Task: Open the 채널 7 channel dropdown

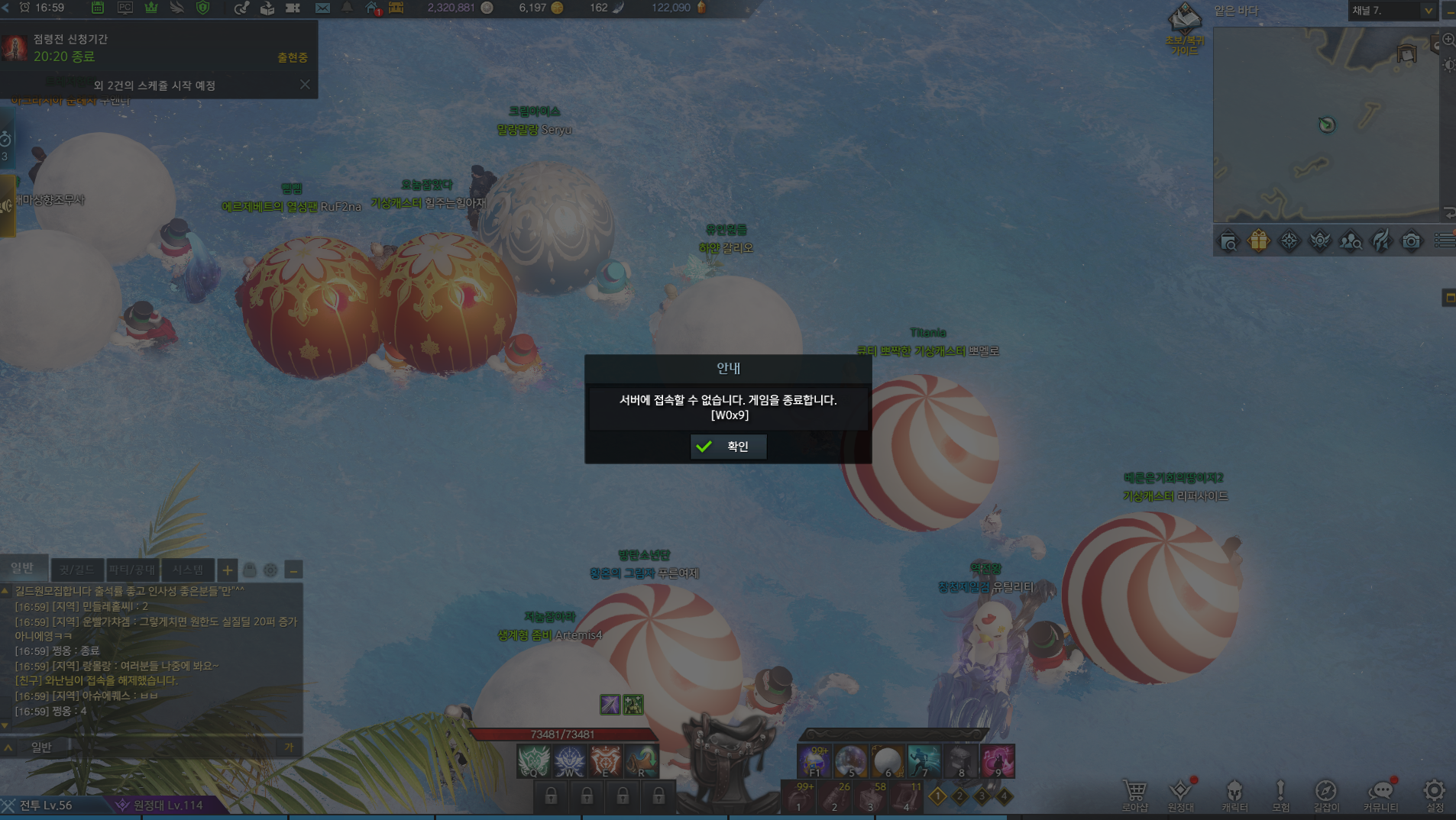Action: coord(1427,11)
